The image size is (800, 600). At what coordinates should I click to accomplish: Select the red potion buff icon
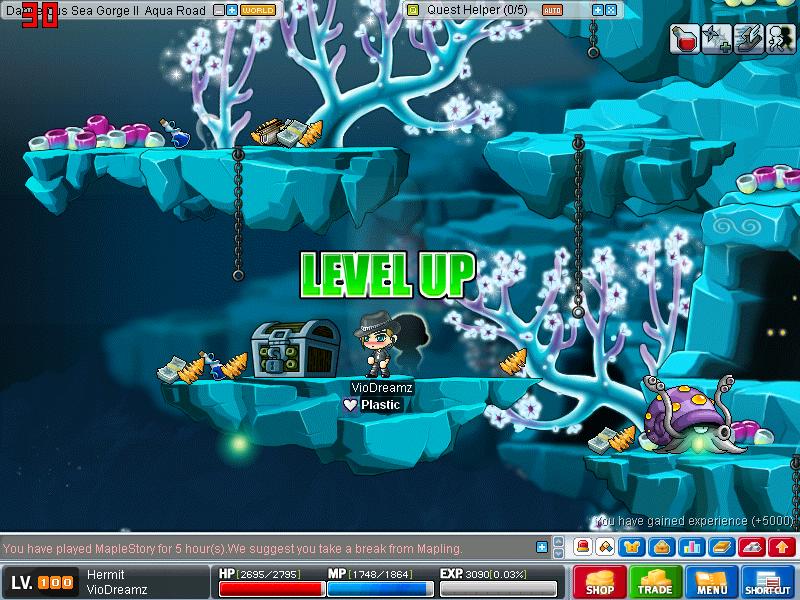(685, 38)
